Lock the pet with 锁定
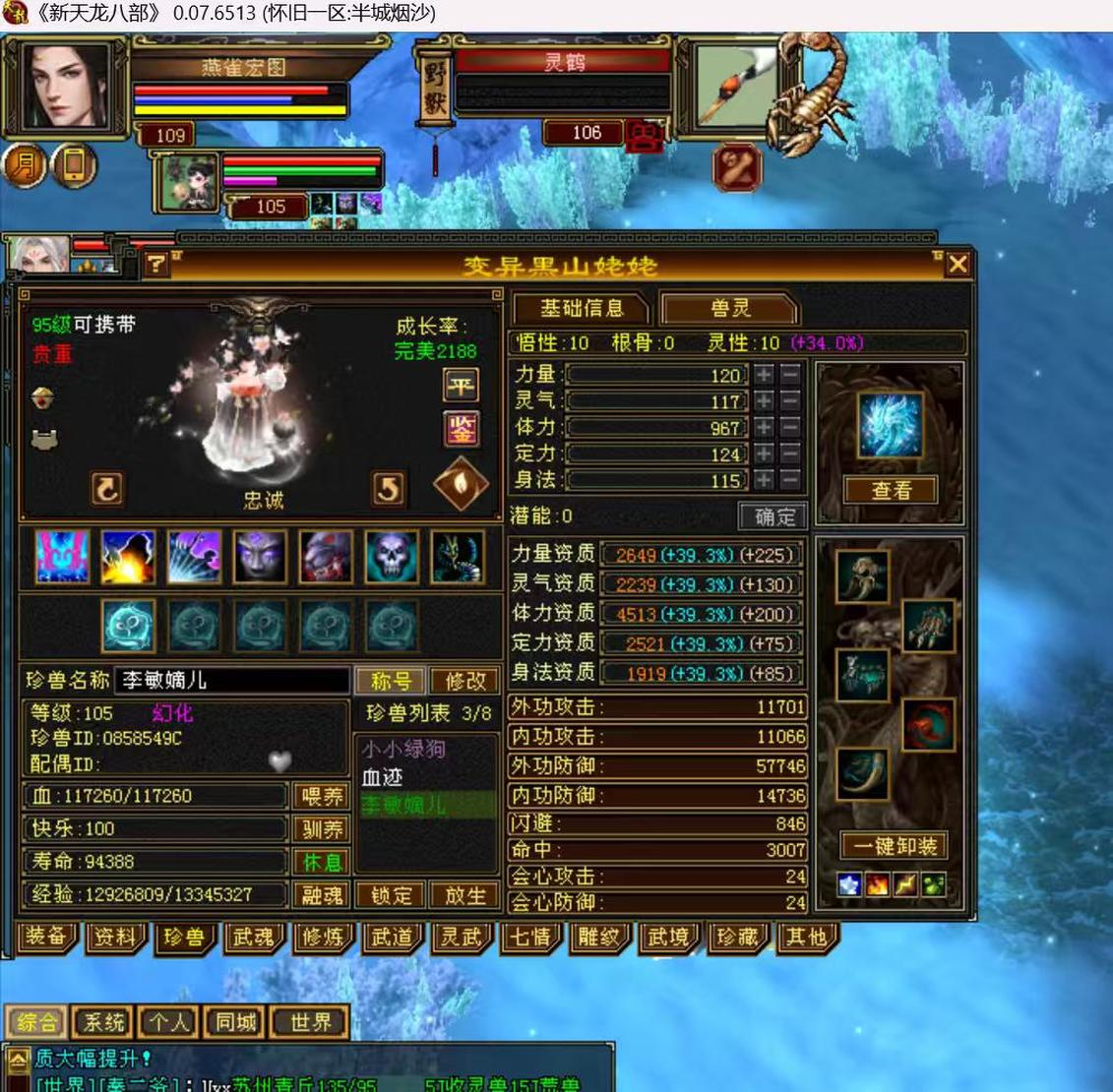1113x1092 pixels. coord(391,895)
